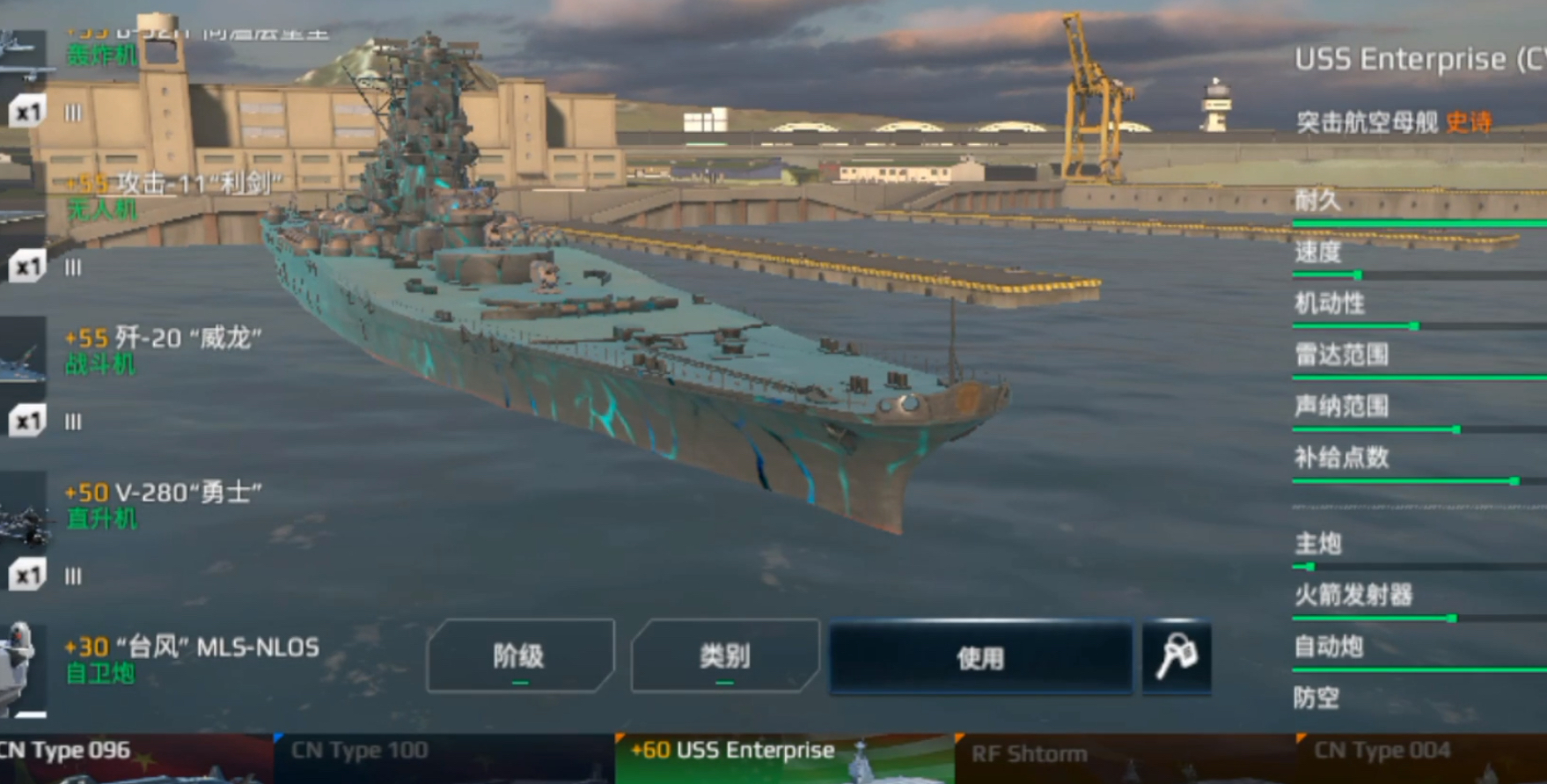Open the 类别 category filter

pos(724,656)
